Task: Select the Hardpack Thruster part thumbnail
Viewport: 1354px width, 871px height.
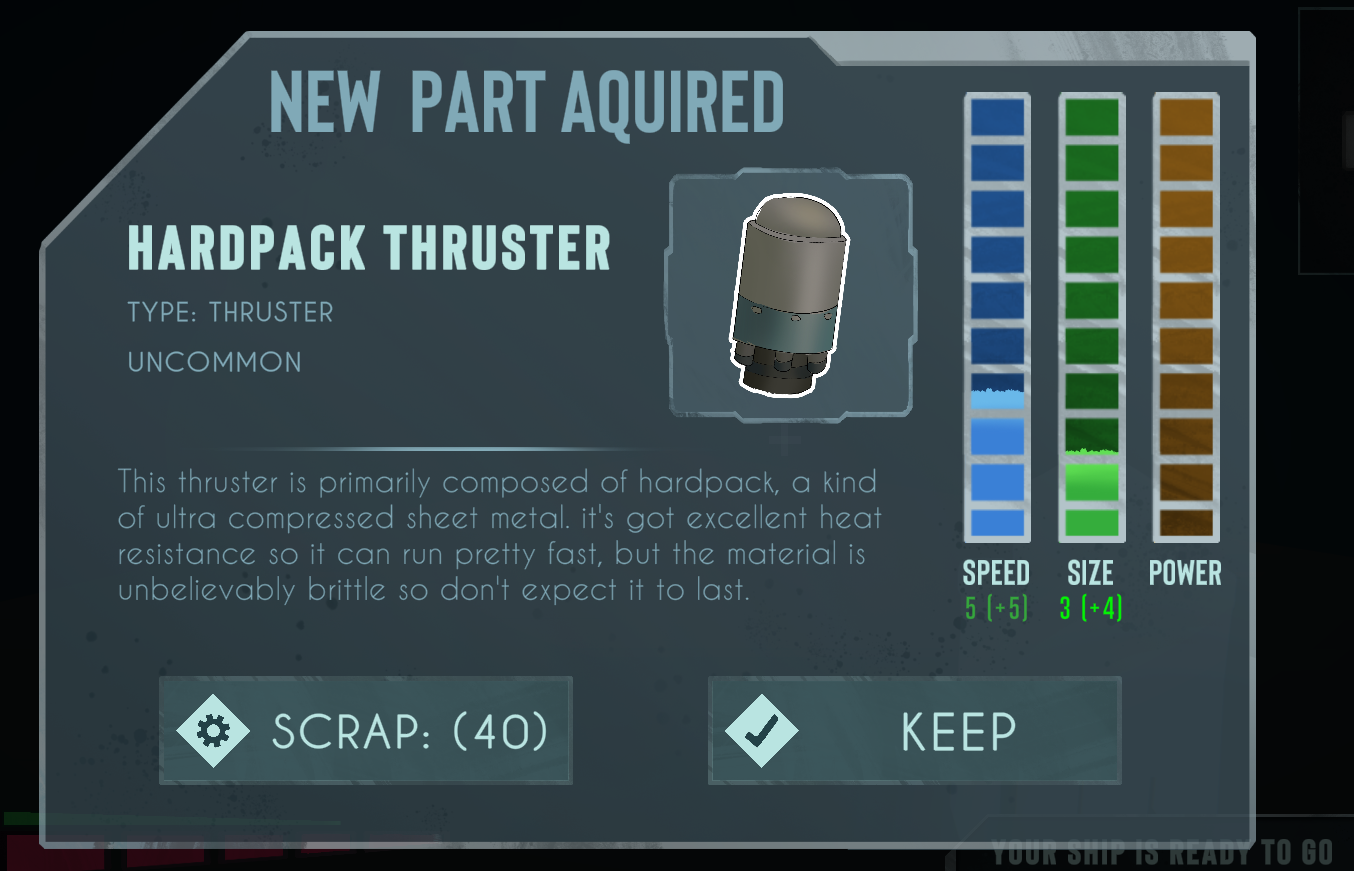Action: (x=790, y=295)
